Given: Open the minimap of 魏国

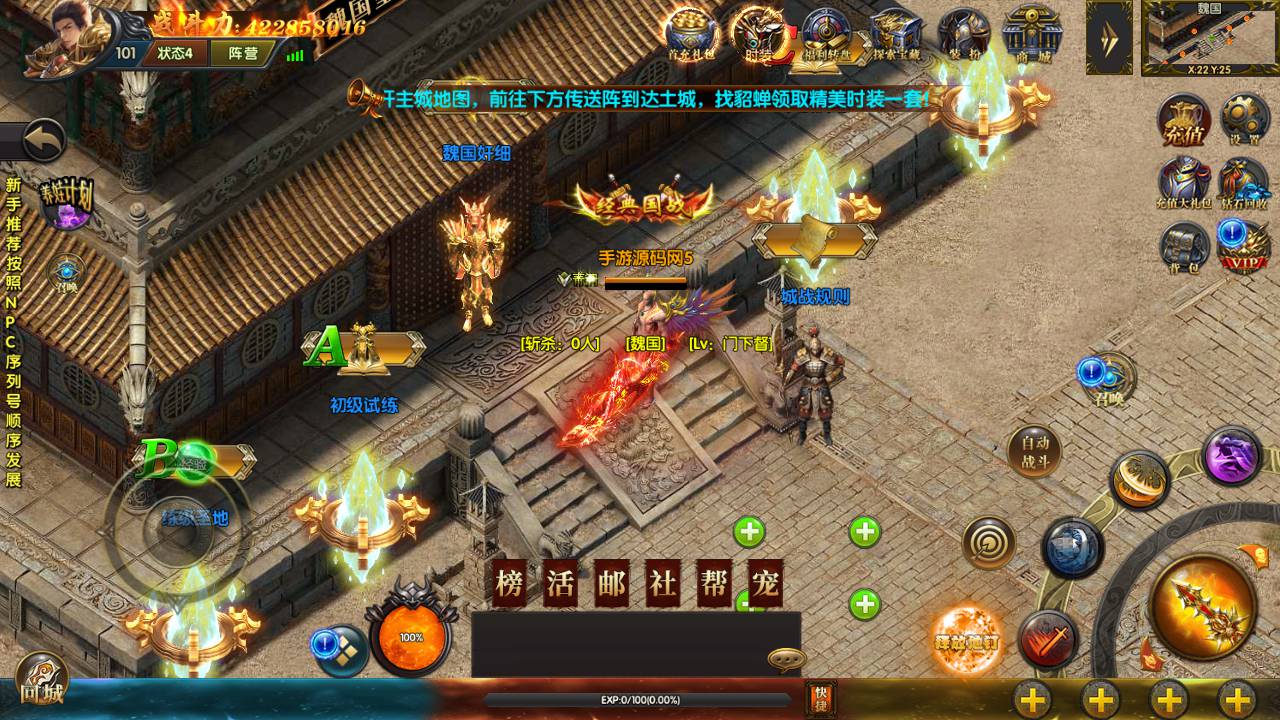Looking at the screenshot, I should [x=1209, y=37].
